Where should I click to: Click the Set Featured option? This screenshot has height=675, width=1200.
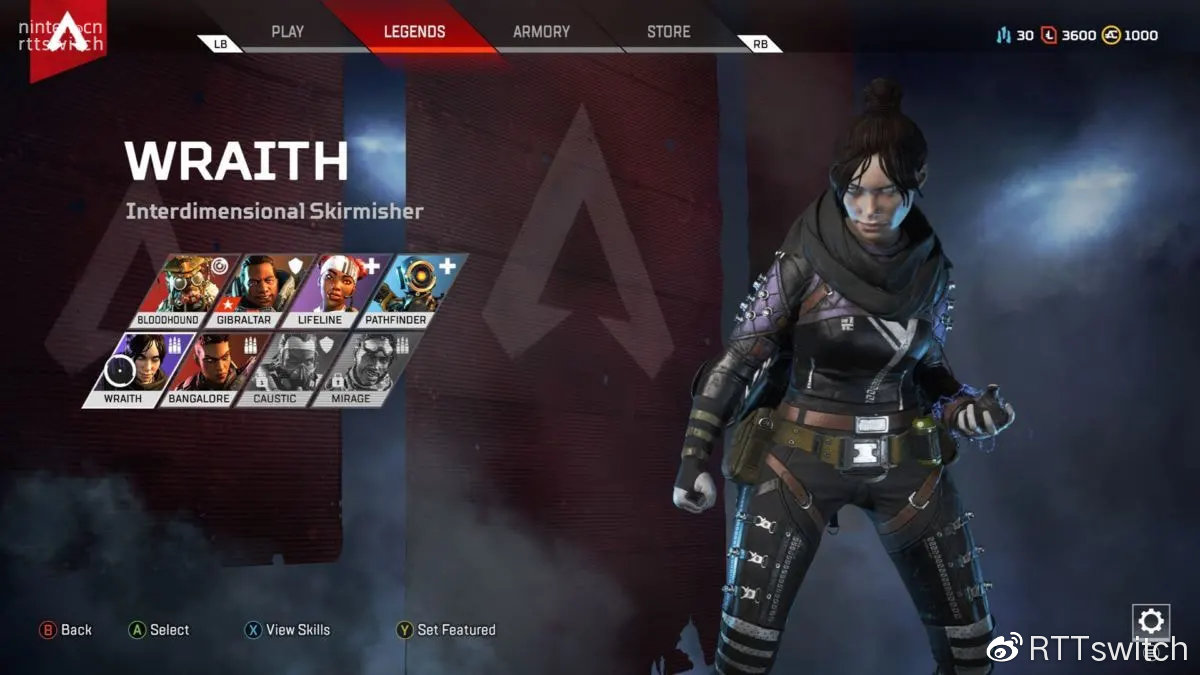(x=447, y=630)
